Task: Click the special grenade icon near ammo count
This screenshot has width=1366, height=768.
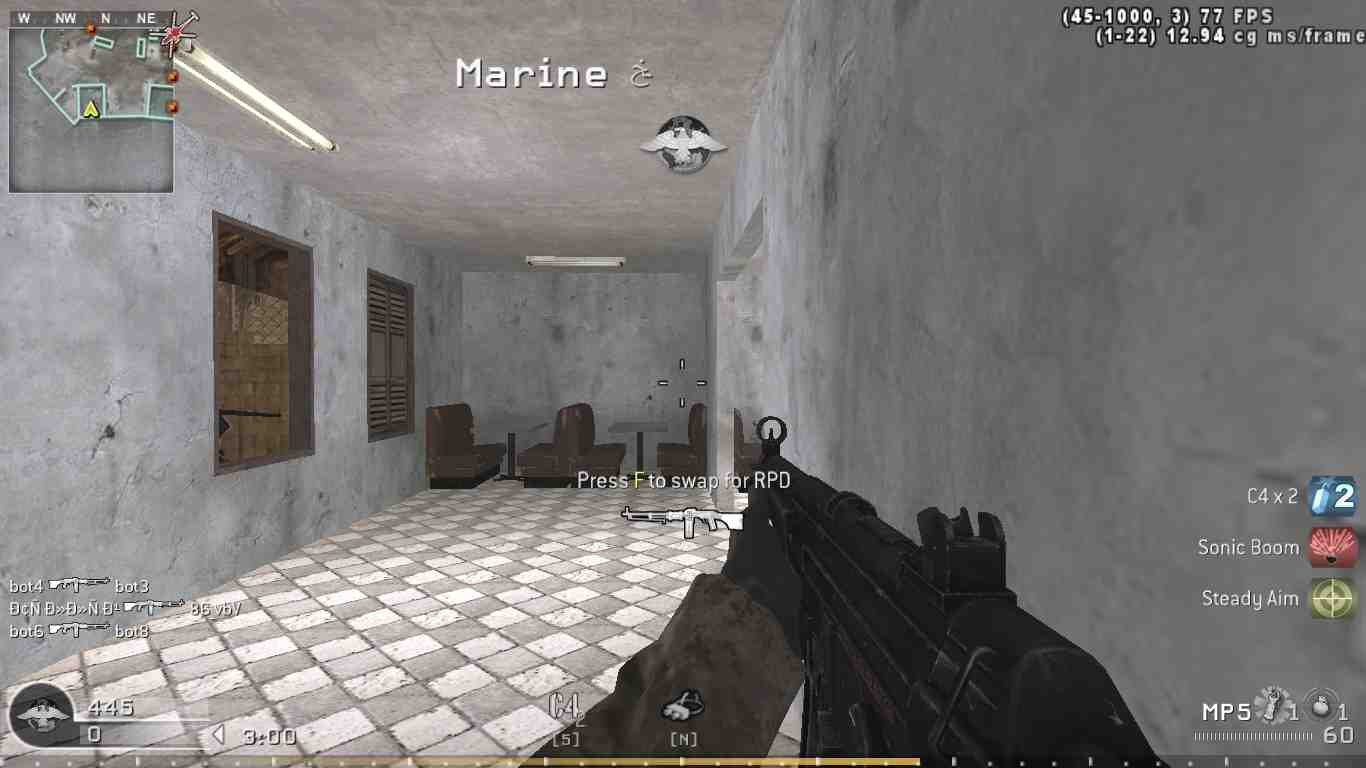Action: click(x=1318, y=705)
